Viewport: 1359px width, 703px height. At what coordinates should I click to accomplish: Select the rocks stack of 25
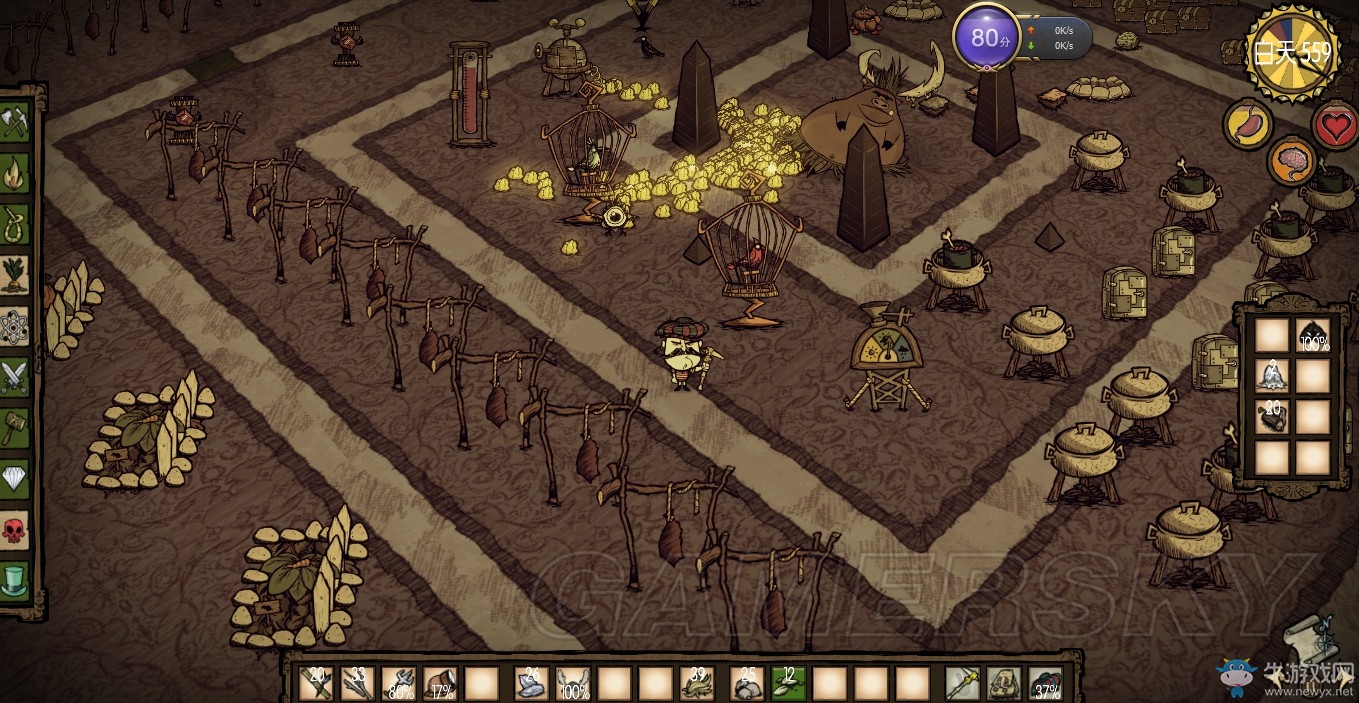(x=746, y=683)
